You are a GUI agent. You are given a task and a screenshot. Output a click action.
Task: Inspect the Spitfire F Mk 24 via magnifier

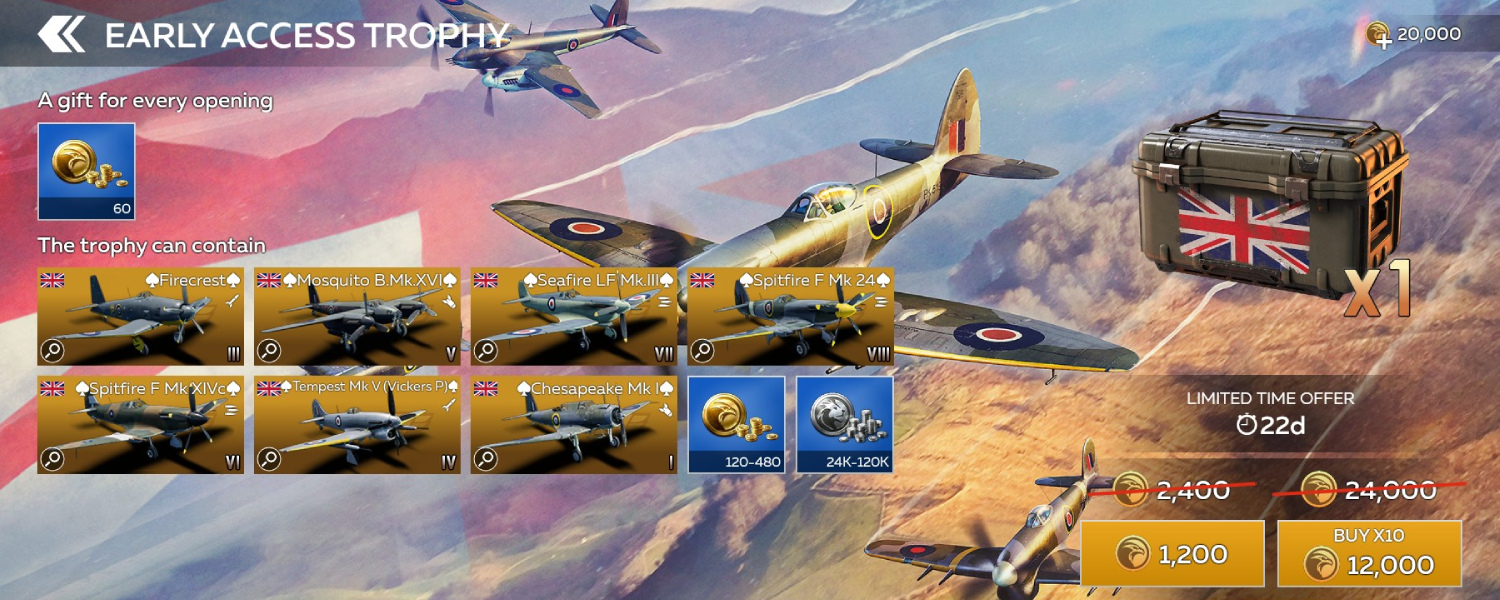[x=702, y=351]
